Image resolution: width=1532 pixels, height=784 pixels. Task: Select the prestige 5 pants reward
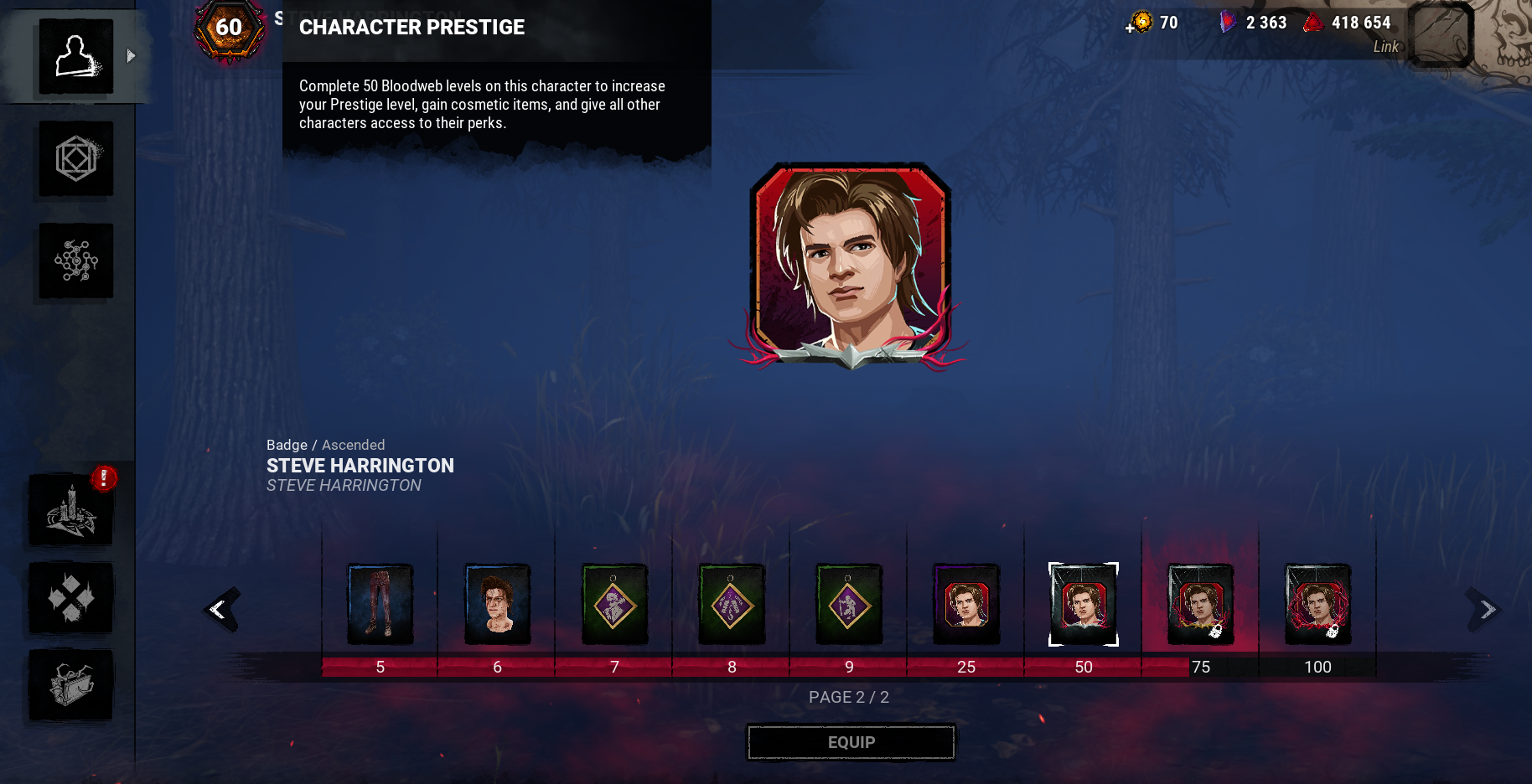(380, 605)
